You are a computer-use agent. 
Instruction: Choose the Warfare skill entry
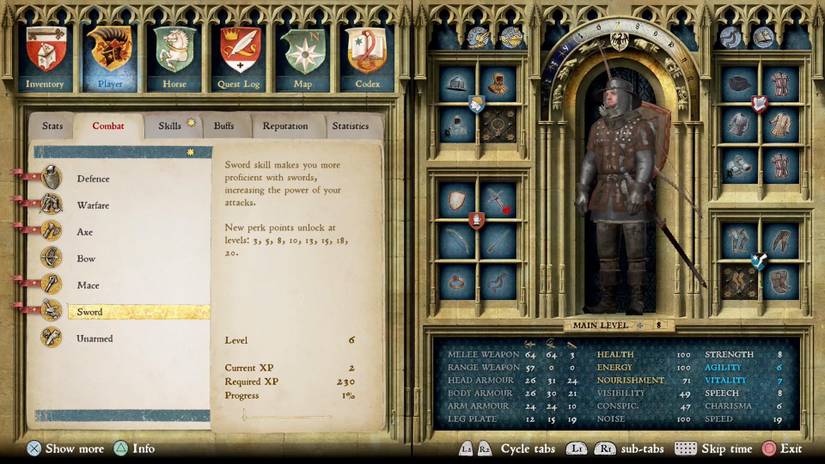[92, 205]
